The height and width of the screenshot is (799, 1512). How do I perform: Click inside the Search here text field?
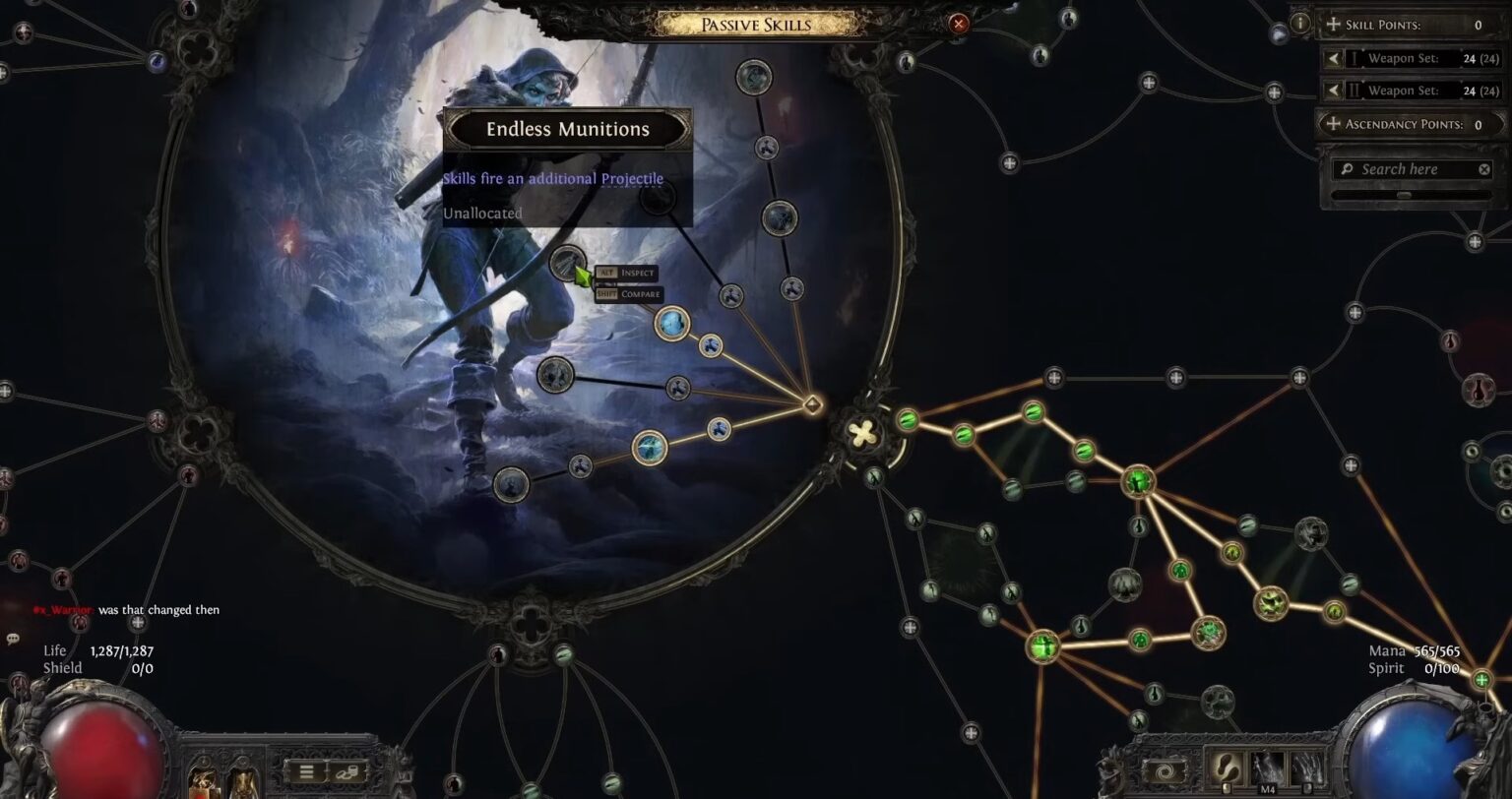tap(1399, 168)
